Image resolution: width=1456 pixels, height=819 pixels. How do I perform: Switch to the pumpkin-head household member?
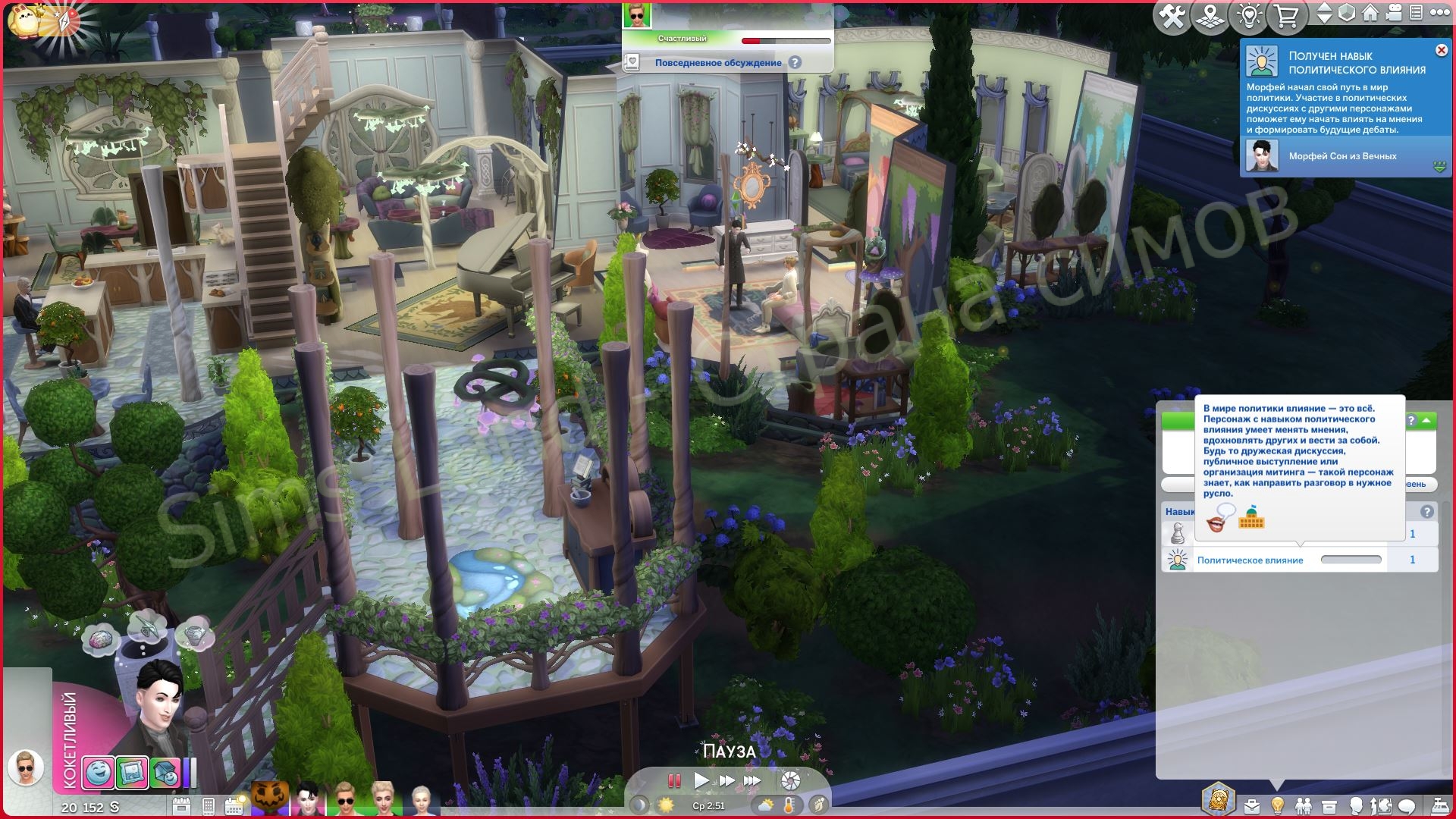point(270,799)
